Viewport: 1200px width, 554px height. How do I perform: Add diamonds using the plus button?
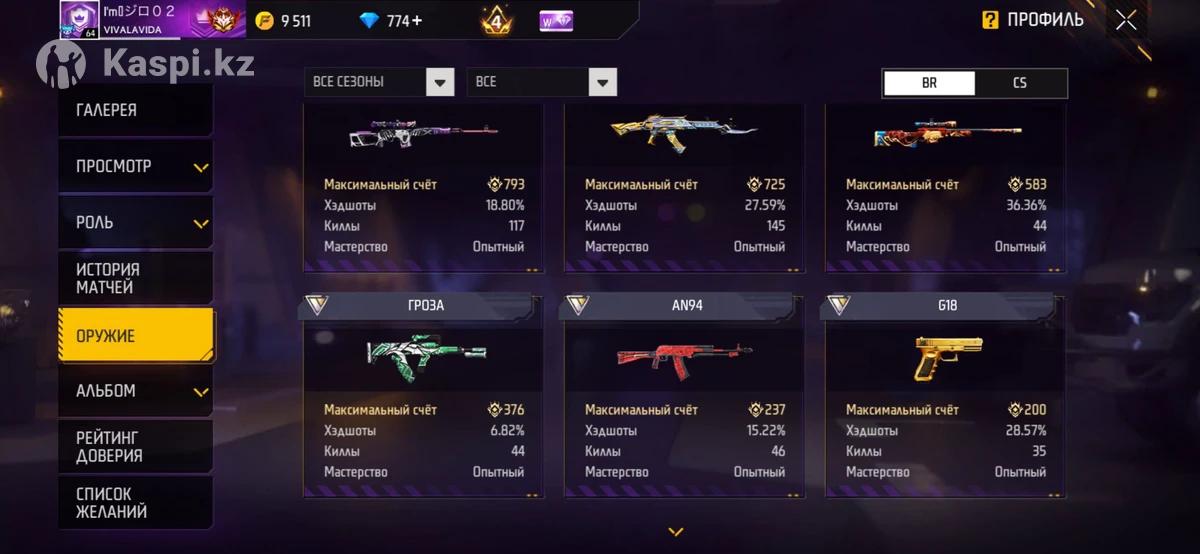click(416, 20)
